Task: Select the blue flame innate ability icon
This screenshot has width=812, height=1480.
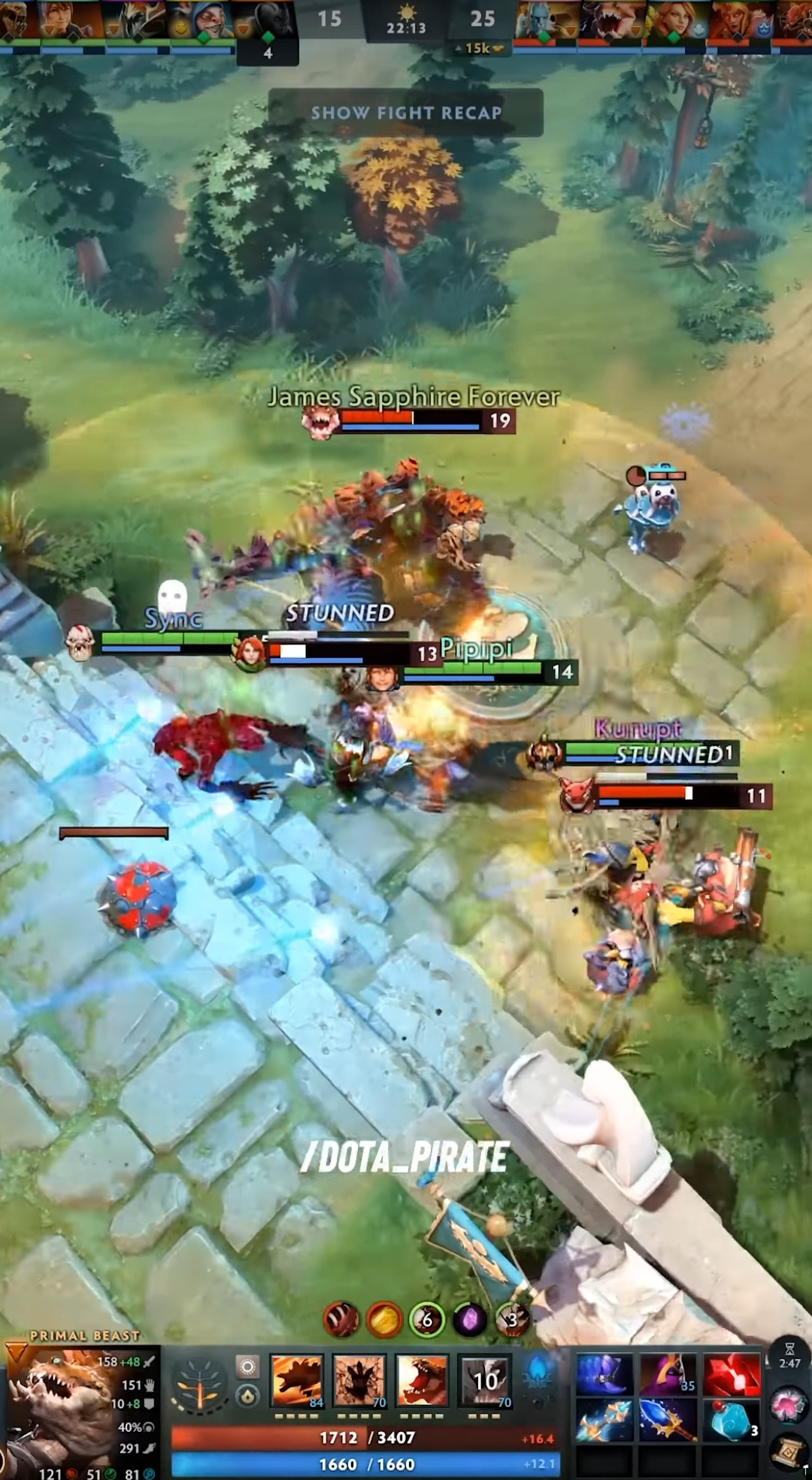Action: pyautogui.click(x=539, y=1372)
